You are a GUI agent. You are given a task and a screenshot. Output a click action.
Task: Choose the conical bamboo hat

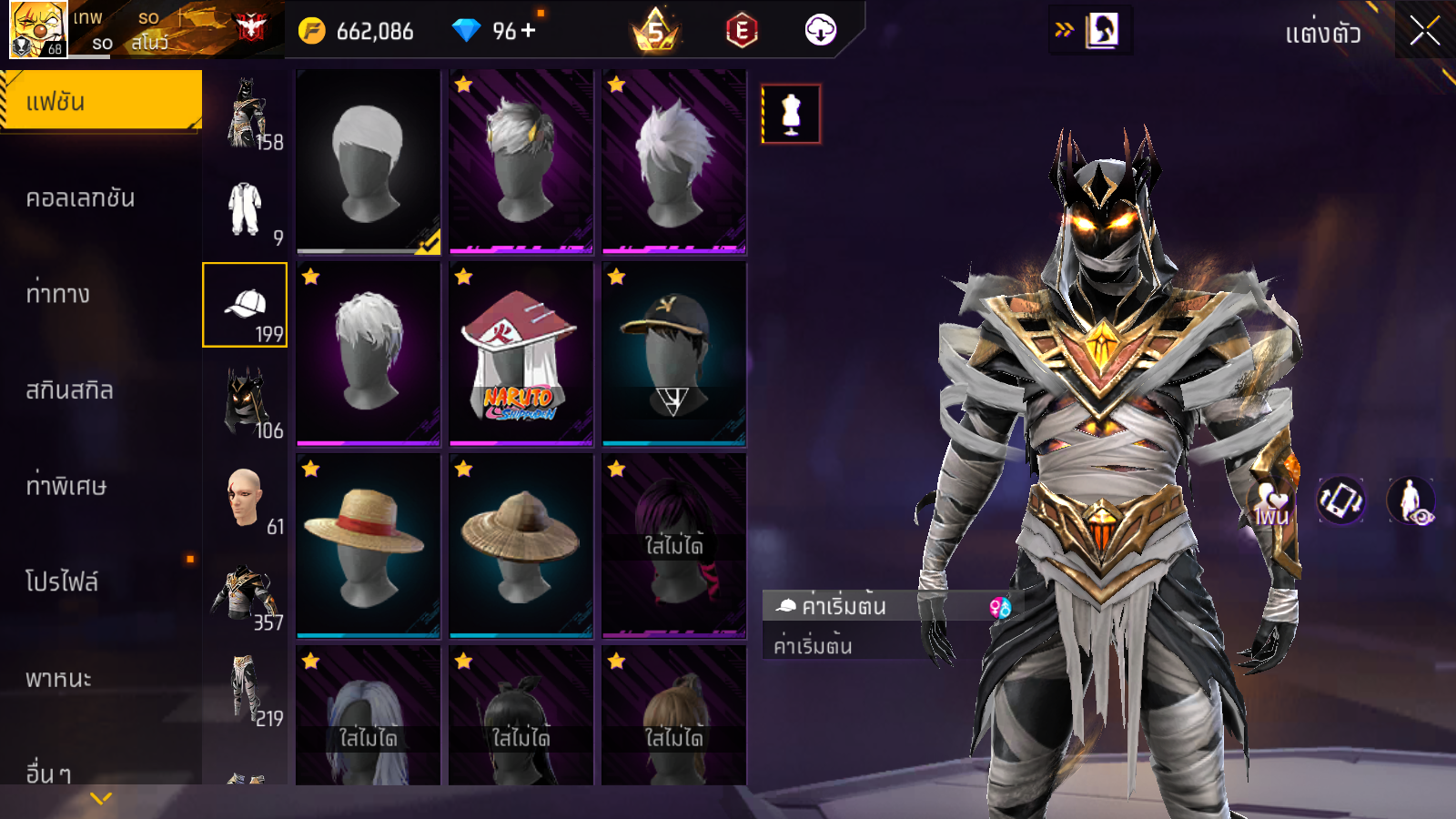click(x=521, y=546)
